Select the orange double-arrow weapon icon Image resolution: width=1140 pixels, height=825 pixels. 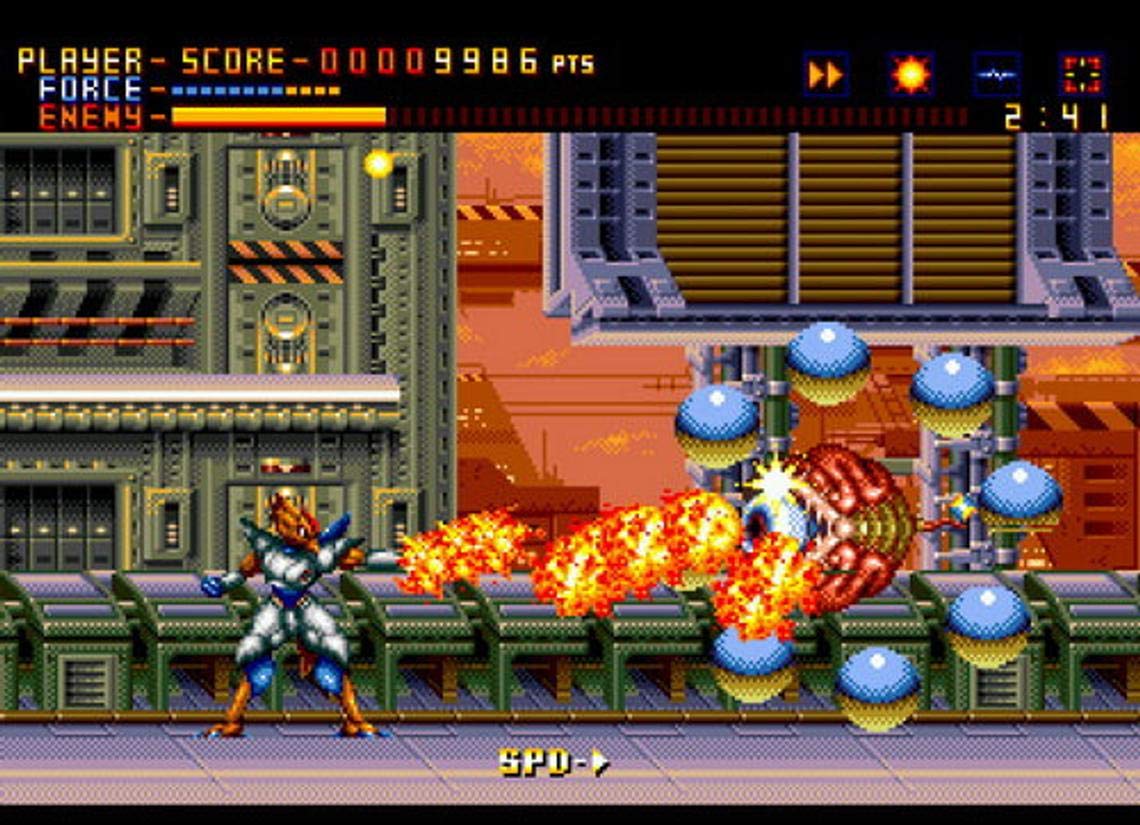826,75
